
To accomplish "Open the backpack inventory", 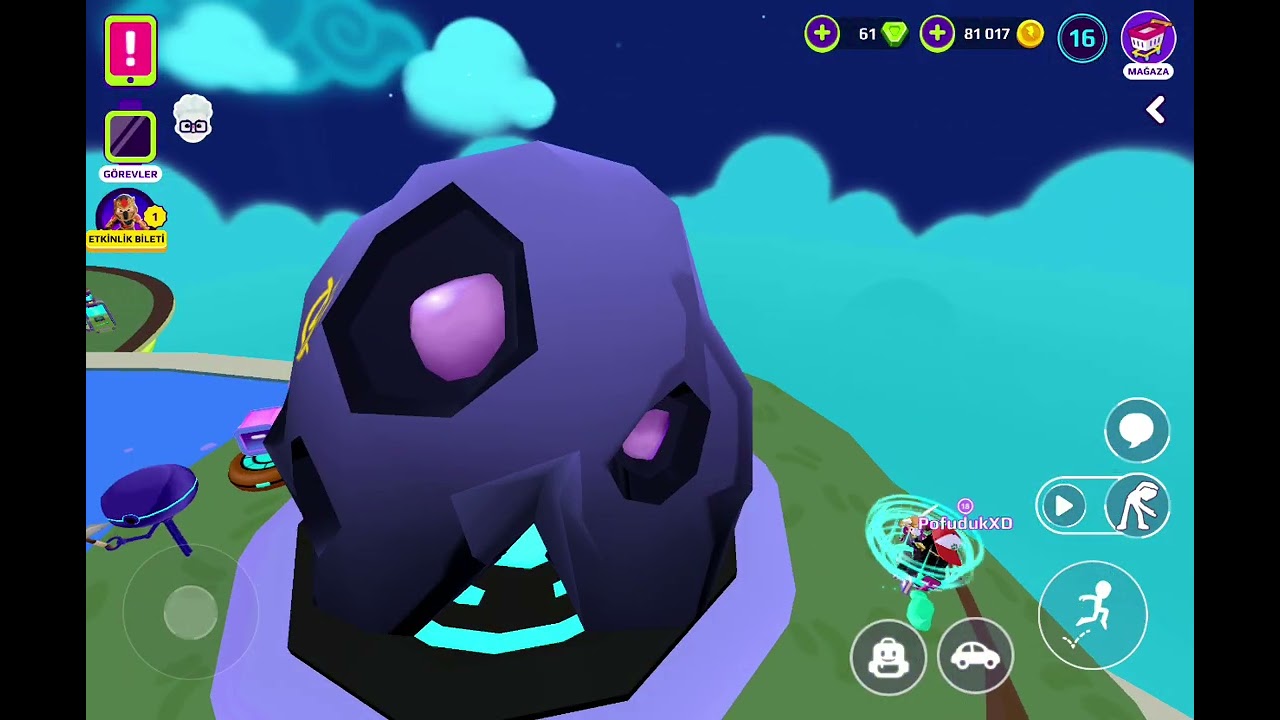I will click(x=888, y=657).
